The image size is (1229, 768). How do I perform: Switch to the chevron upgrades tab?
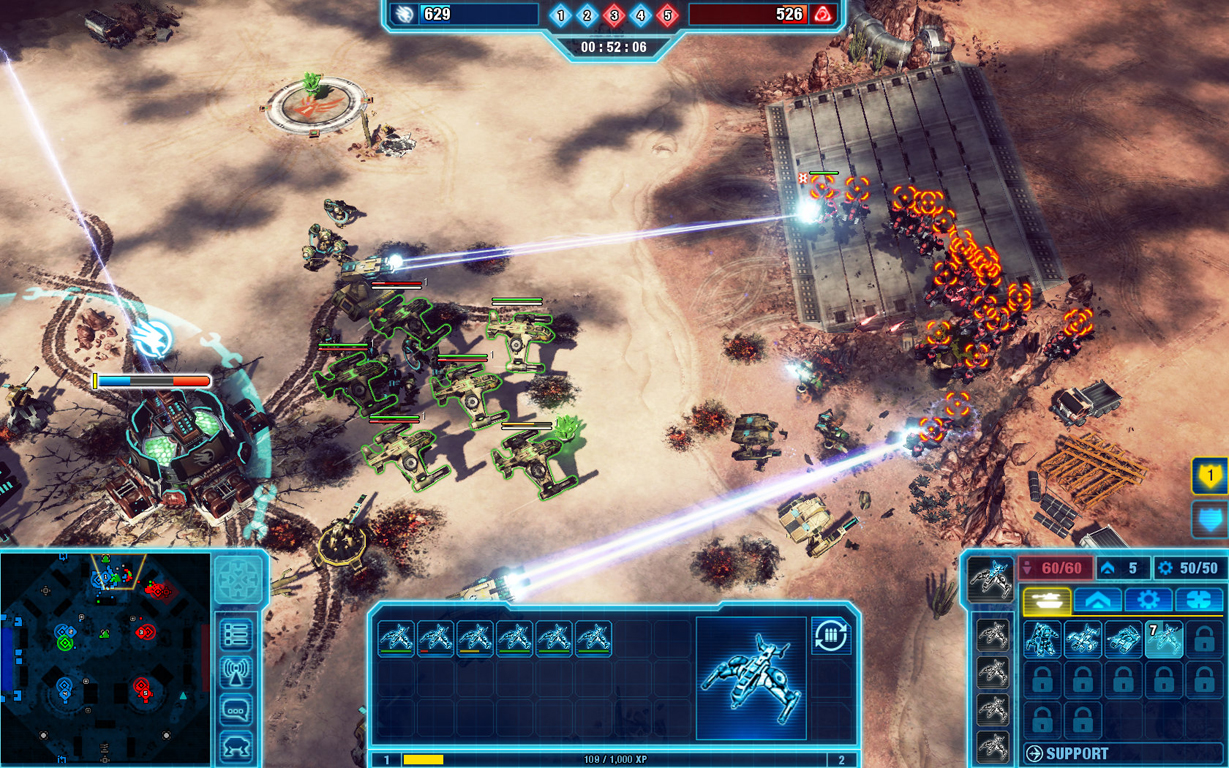[x=1097, y=601]
